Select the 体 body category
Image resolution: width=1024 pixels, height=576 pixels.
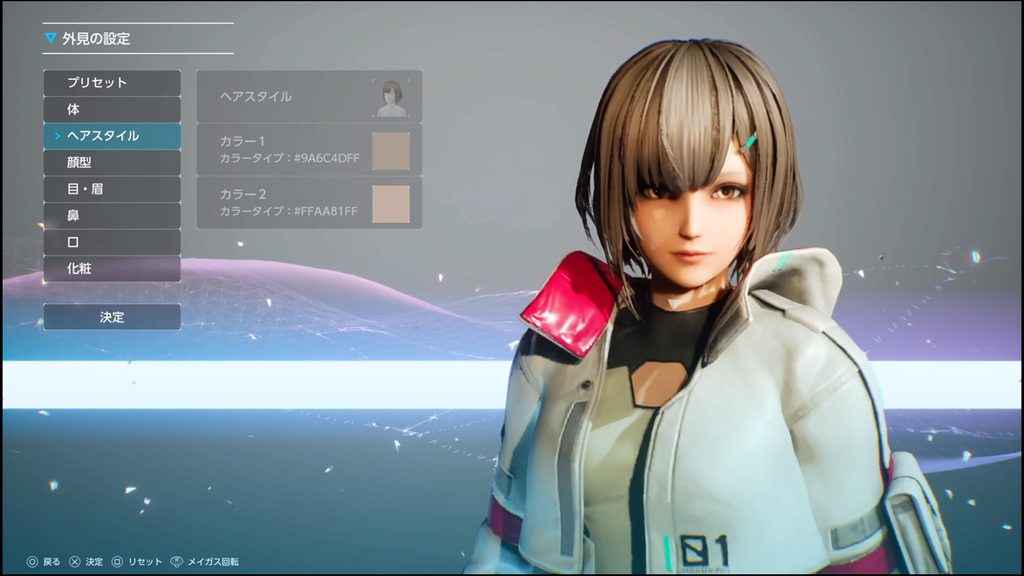point(112,109)
